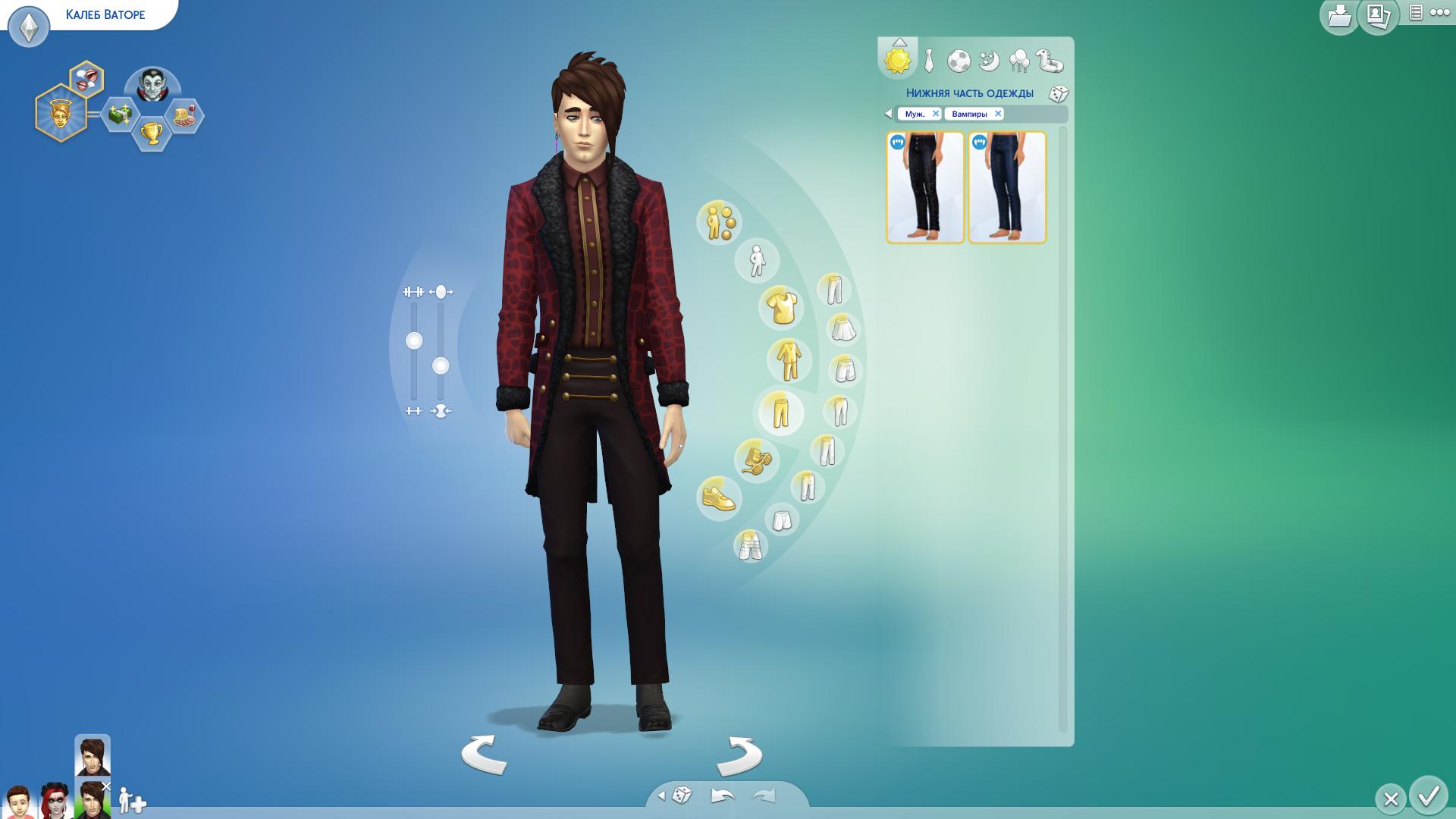Open the party balloons outfit category
This screenshot has height=819, width=1456.
pyautogui.click(x=1019, y=61)
